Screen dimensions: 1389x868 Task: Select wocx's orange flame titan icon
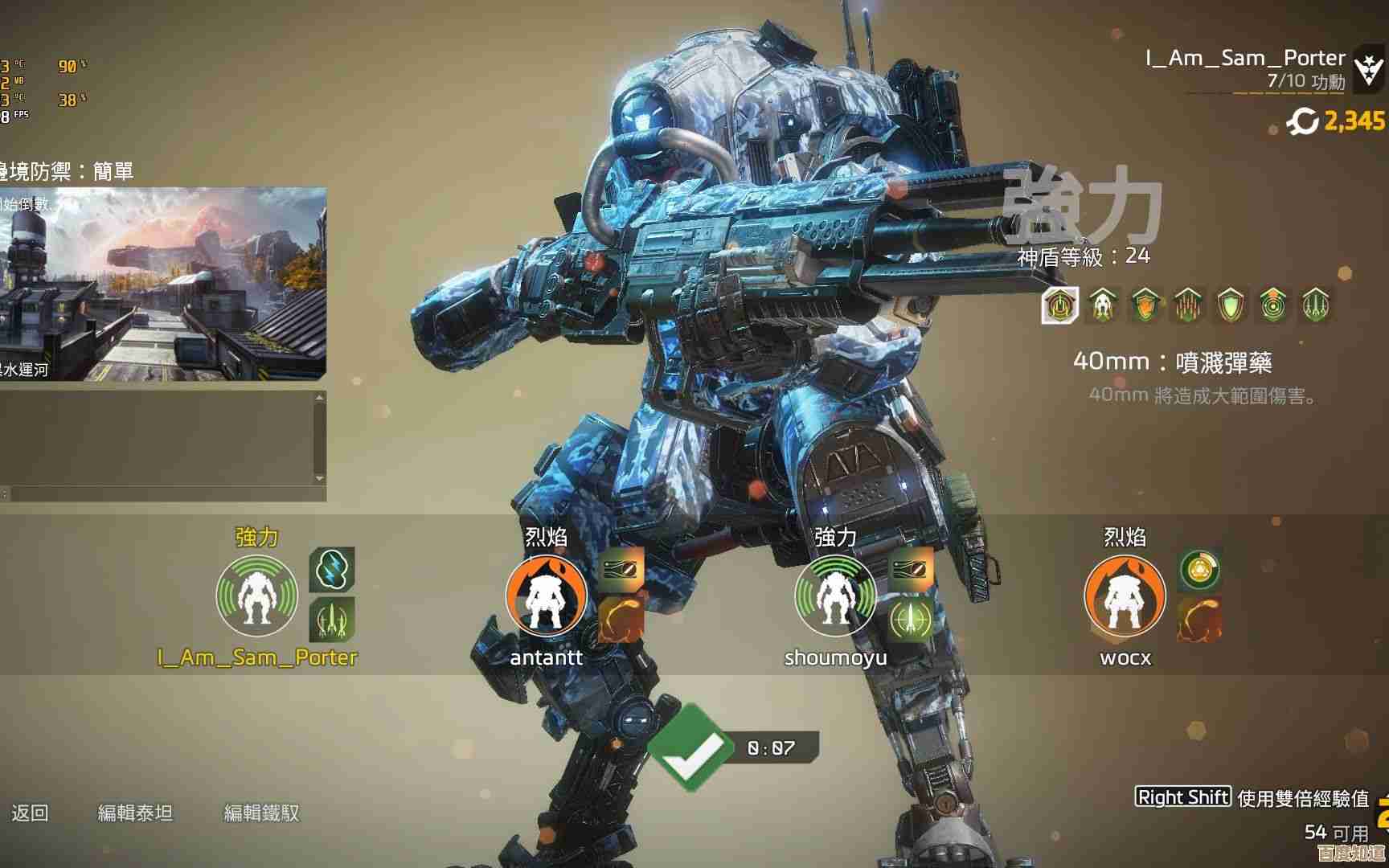pyautogui.click(x=1125, y=596)
